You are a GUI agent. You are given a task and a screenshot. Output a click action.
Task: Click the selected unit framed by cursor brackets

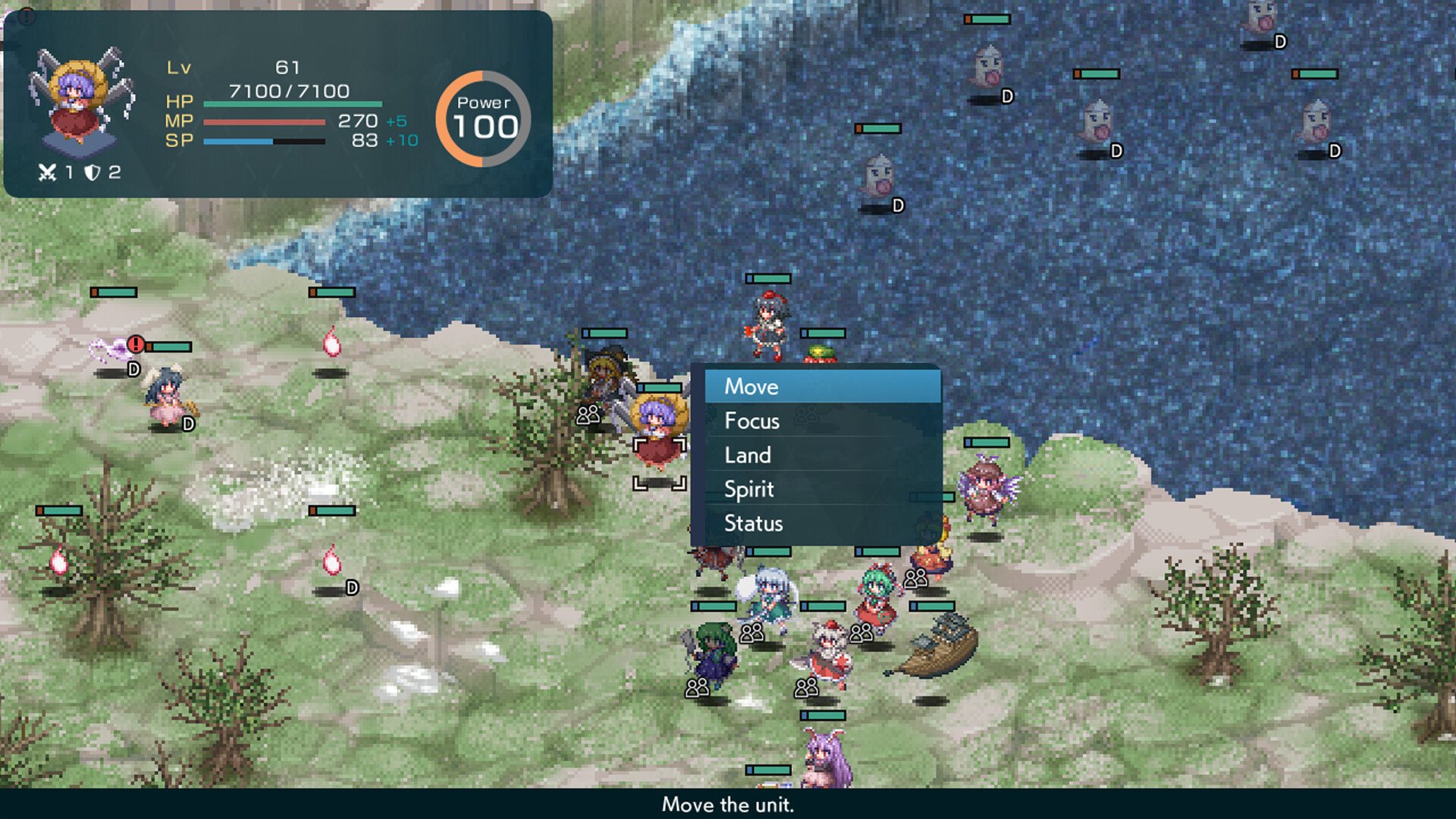tap(658, 440)
